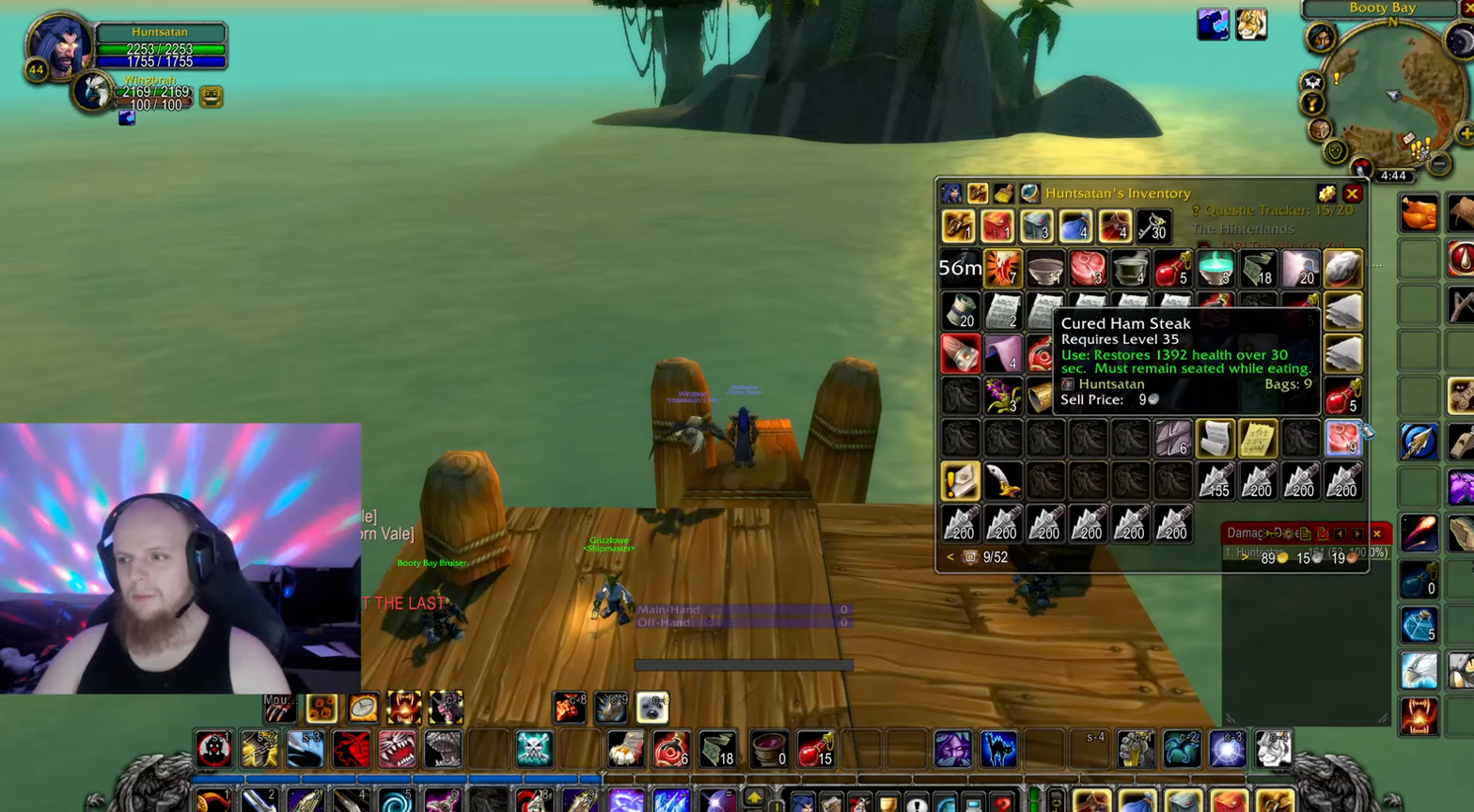
Task: Click the keyring slot showing 30
Action: click(x=1153, y=226)
